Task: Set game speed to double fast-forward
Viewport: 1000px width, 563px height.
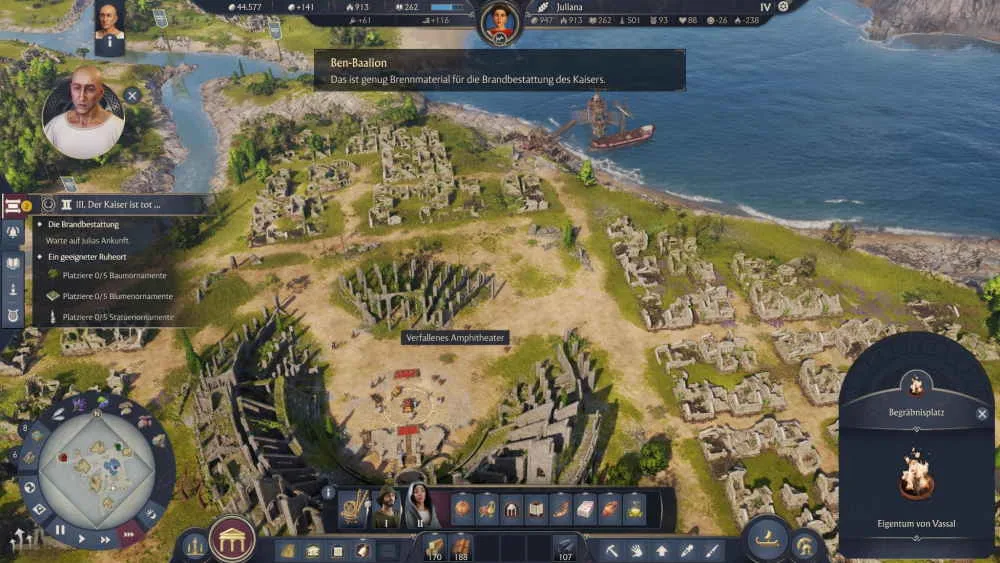Action: (x=106, y=538)
